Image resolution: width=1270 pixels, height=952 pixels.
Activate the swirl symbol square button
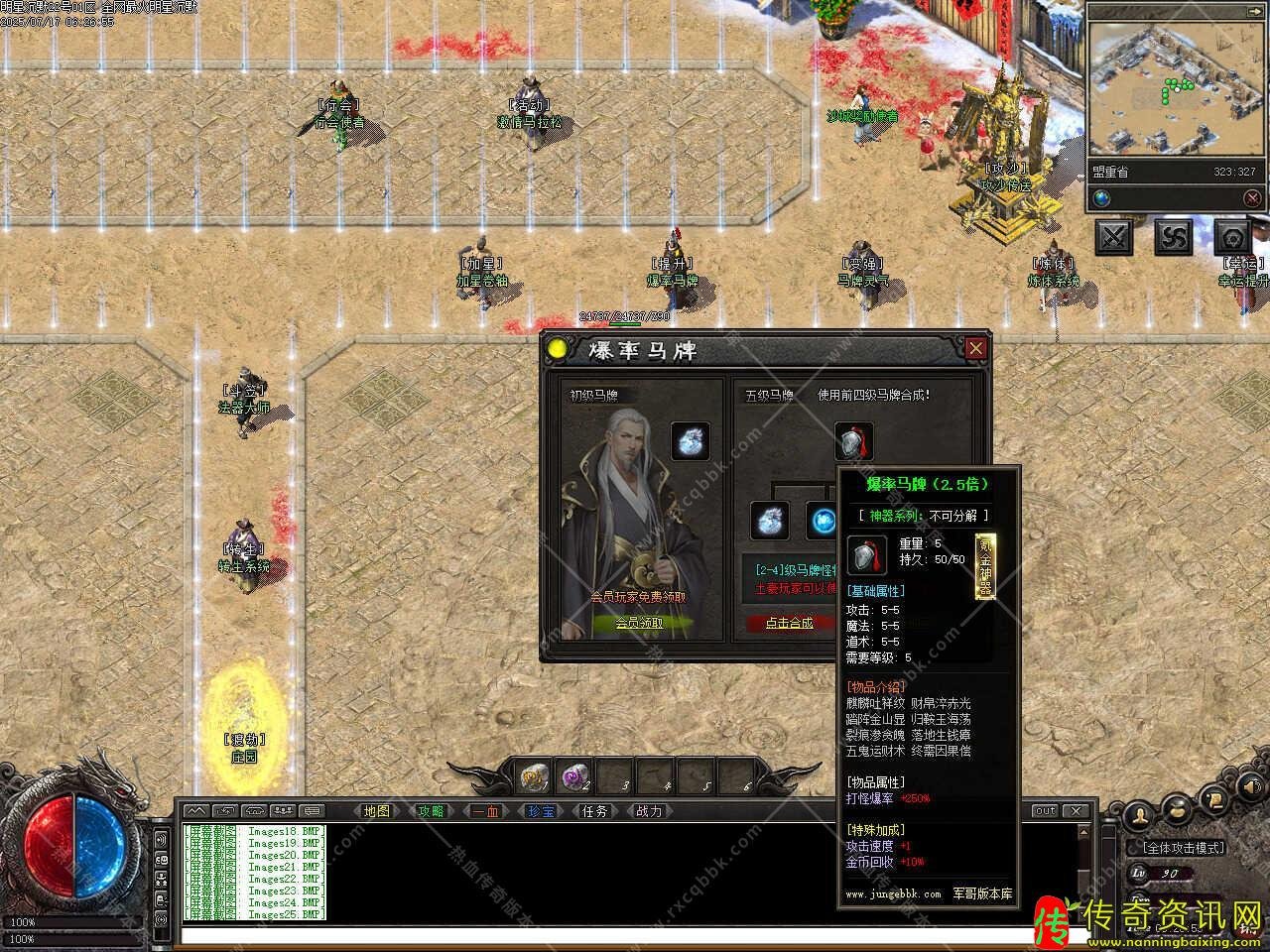click(1174, 237)
